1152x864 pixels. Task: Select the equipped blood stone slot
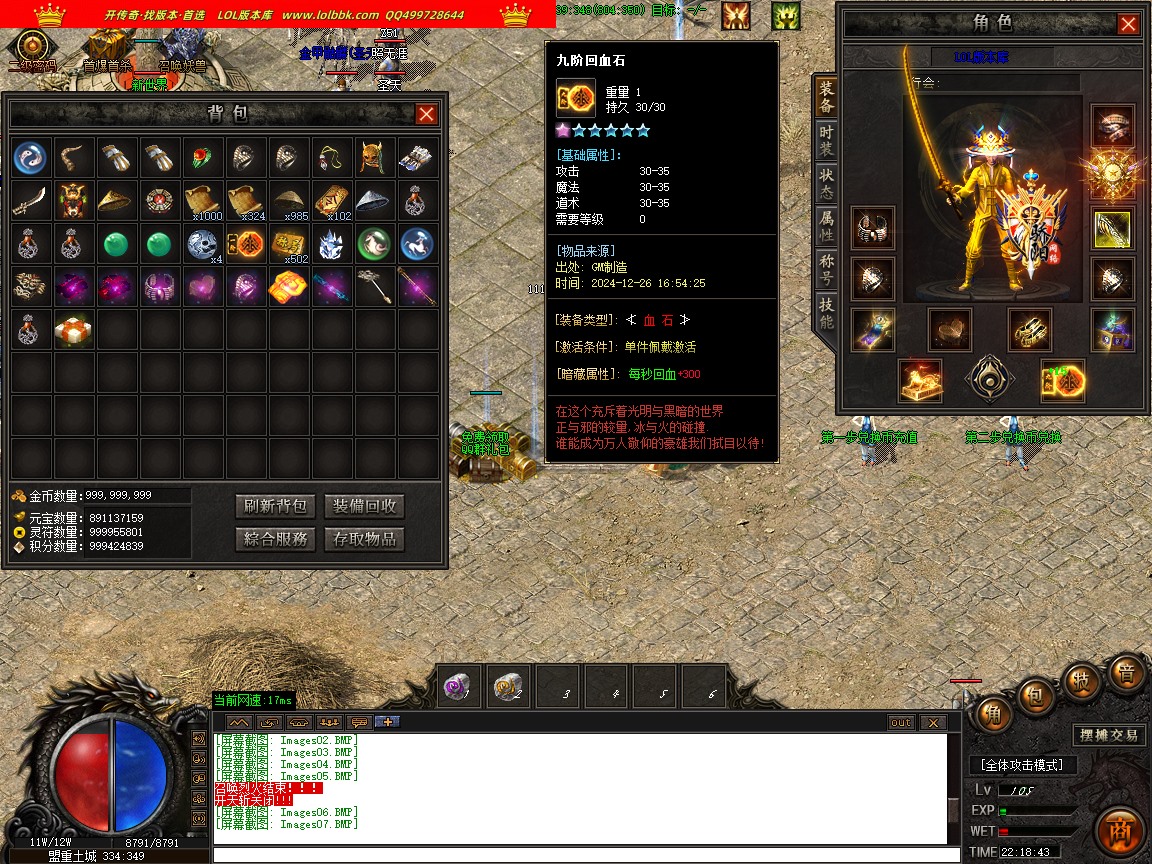tap(1062, 381)
